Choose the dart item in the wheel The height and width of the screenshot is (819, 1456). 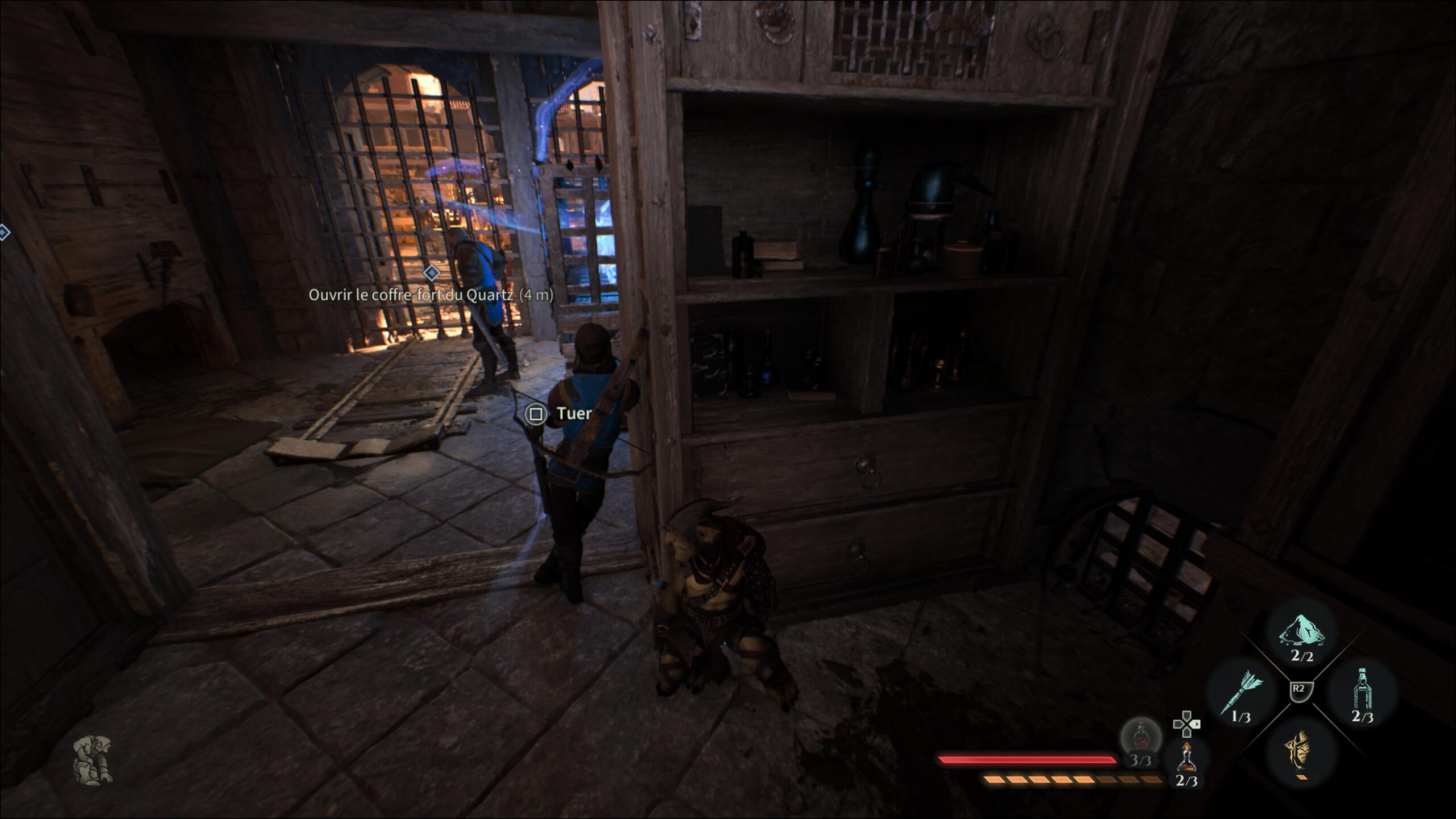tap(1241, 693)
